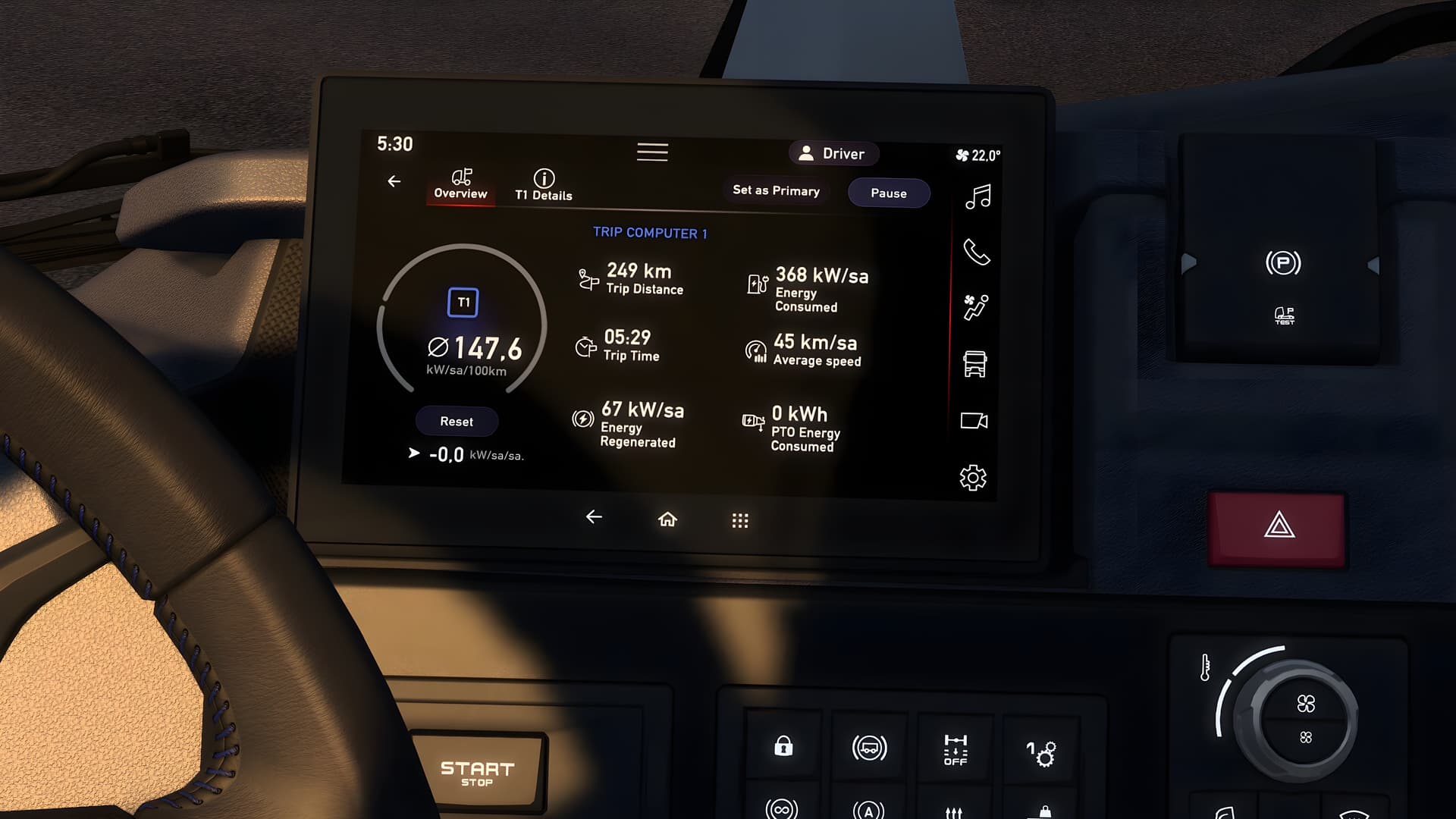
Task: Click the back arrow beside the home button
Action: 594,517
